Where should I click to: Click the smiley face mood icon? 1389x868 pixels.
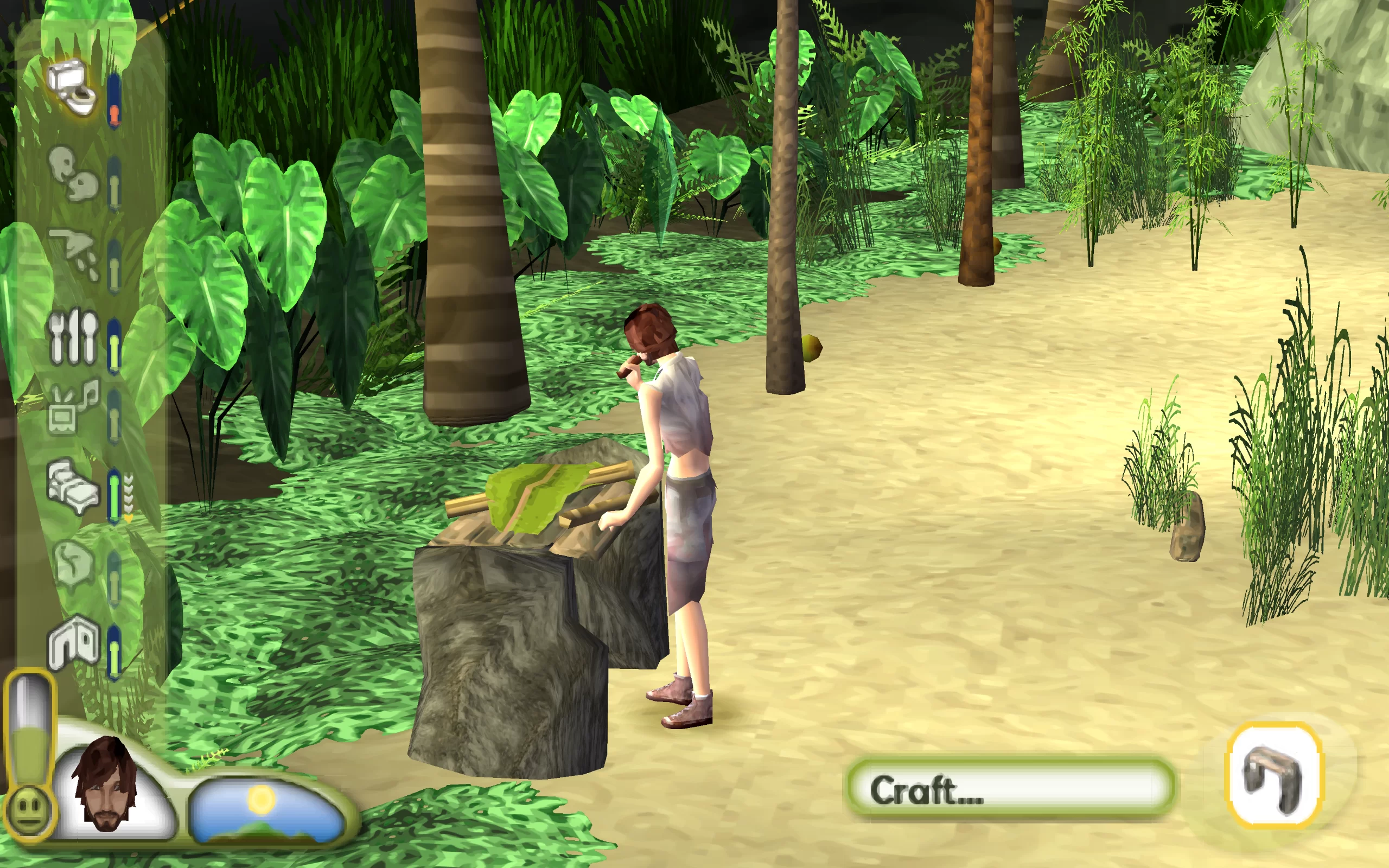tap(29, 810)
